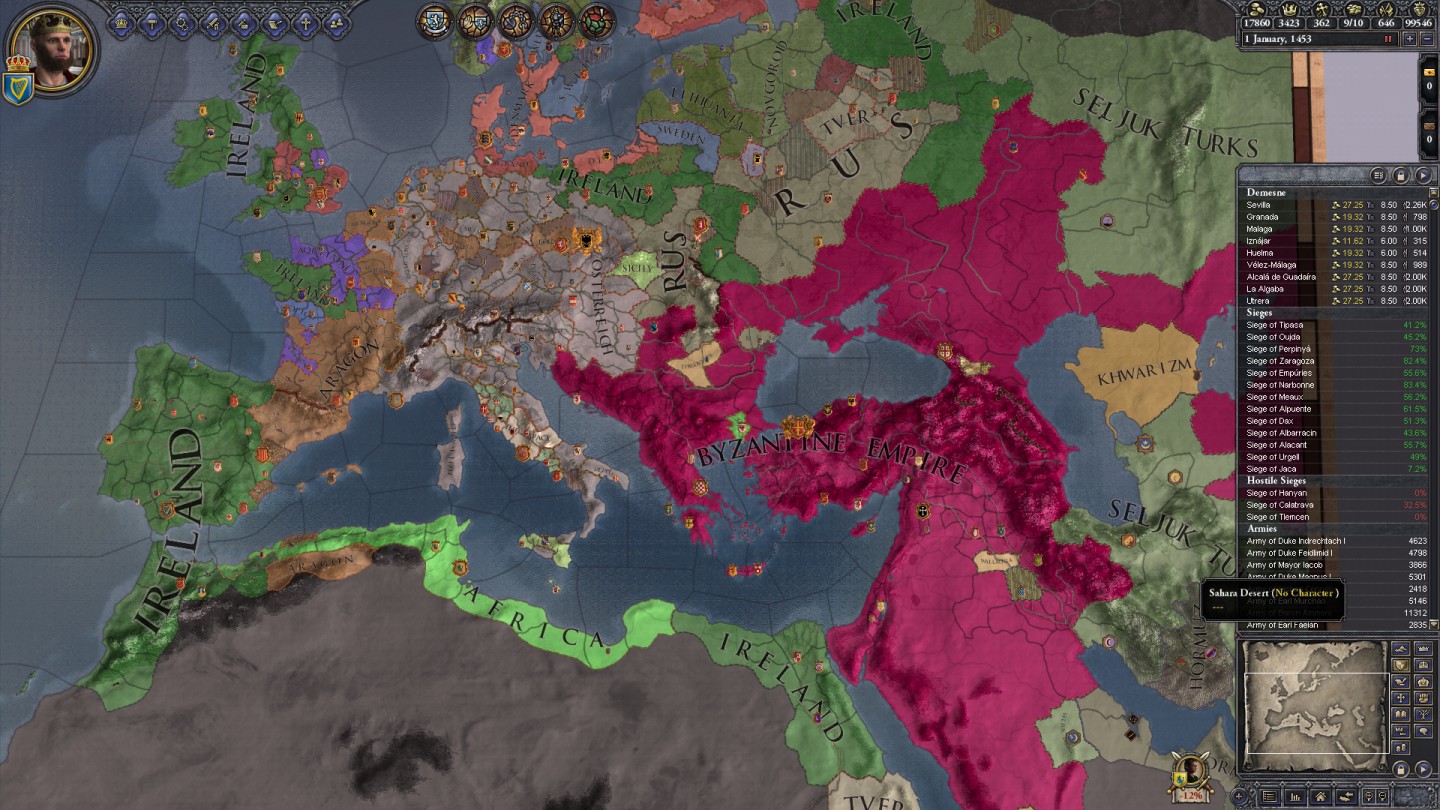Screen dimensions: 1440x810
Task: Open the Religion screen via cross tab
Action: click(306, 22)
